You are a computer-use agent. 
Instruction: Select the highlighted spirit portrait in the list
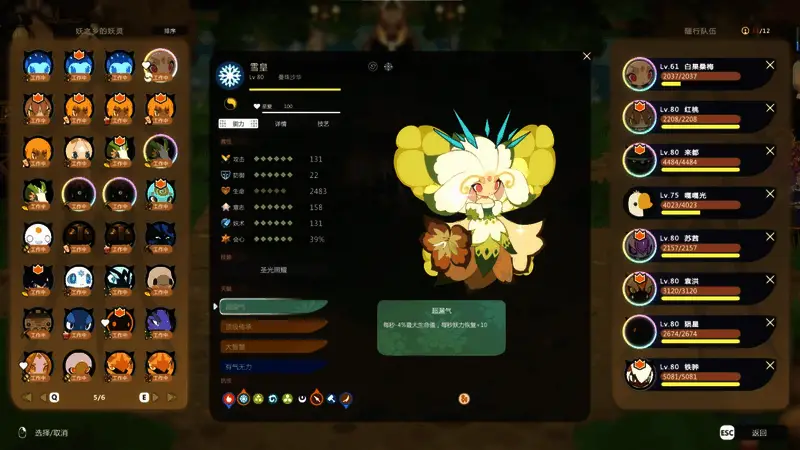pos(159,65)
